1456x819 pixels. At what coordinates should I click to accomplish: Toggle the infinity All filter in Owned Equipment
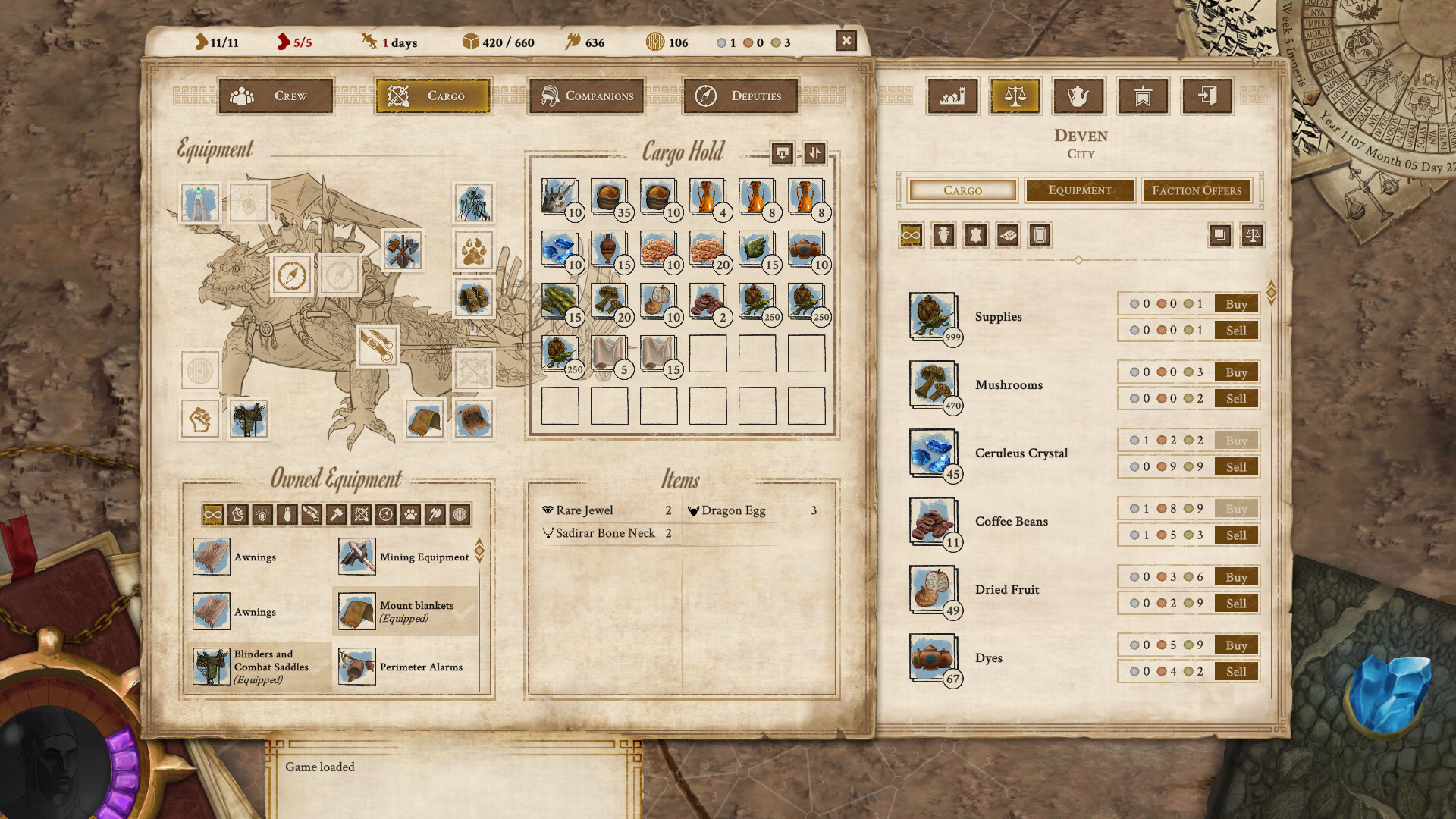[212, 515]
